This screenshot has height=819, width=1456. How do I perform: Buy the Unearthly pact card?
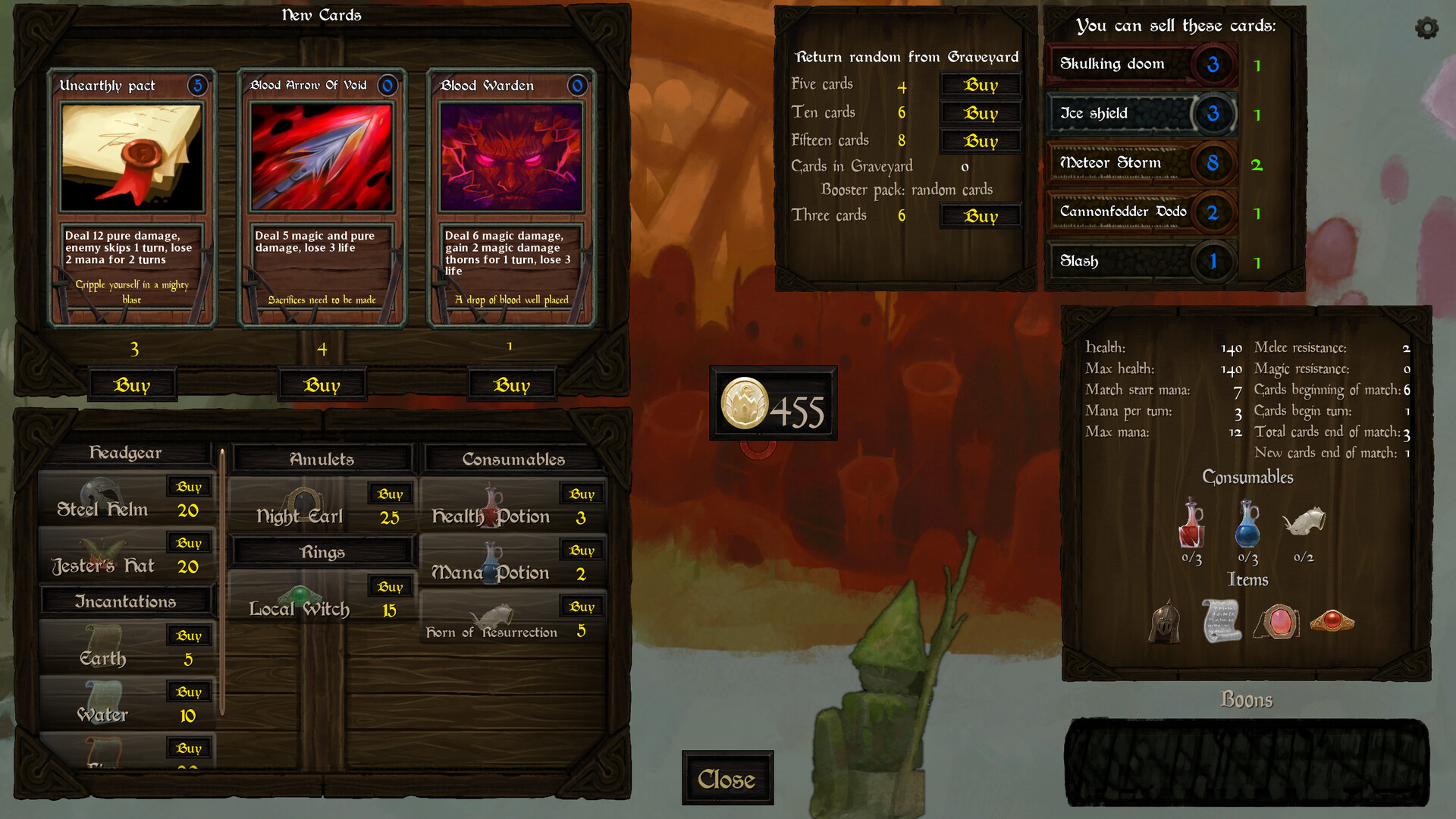133,384
